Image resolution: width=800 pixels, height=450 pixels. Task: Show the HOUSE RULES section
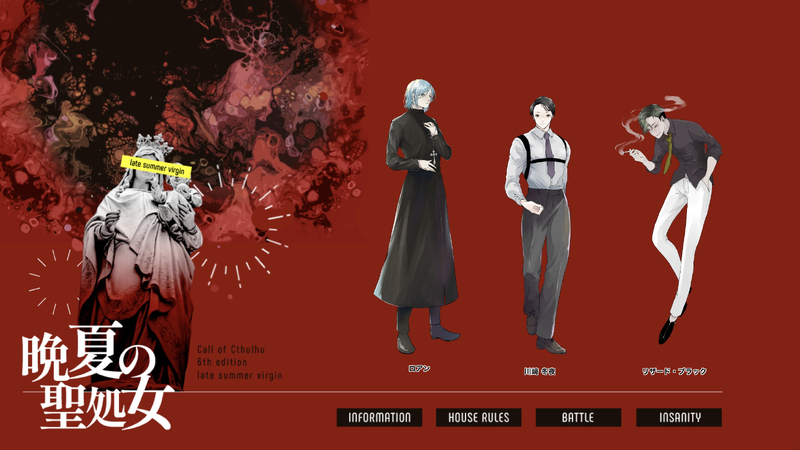(478, 418)
